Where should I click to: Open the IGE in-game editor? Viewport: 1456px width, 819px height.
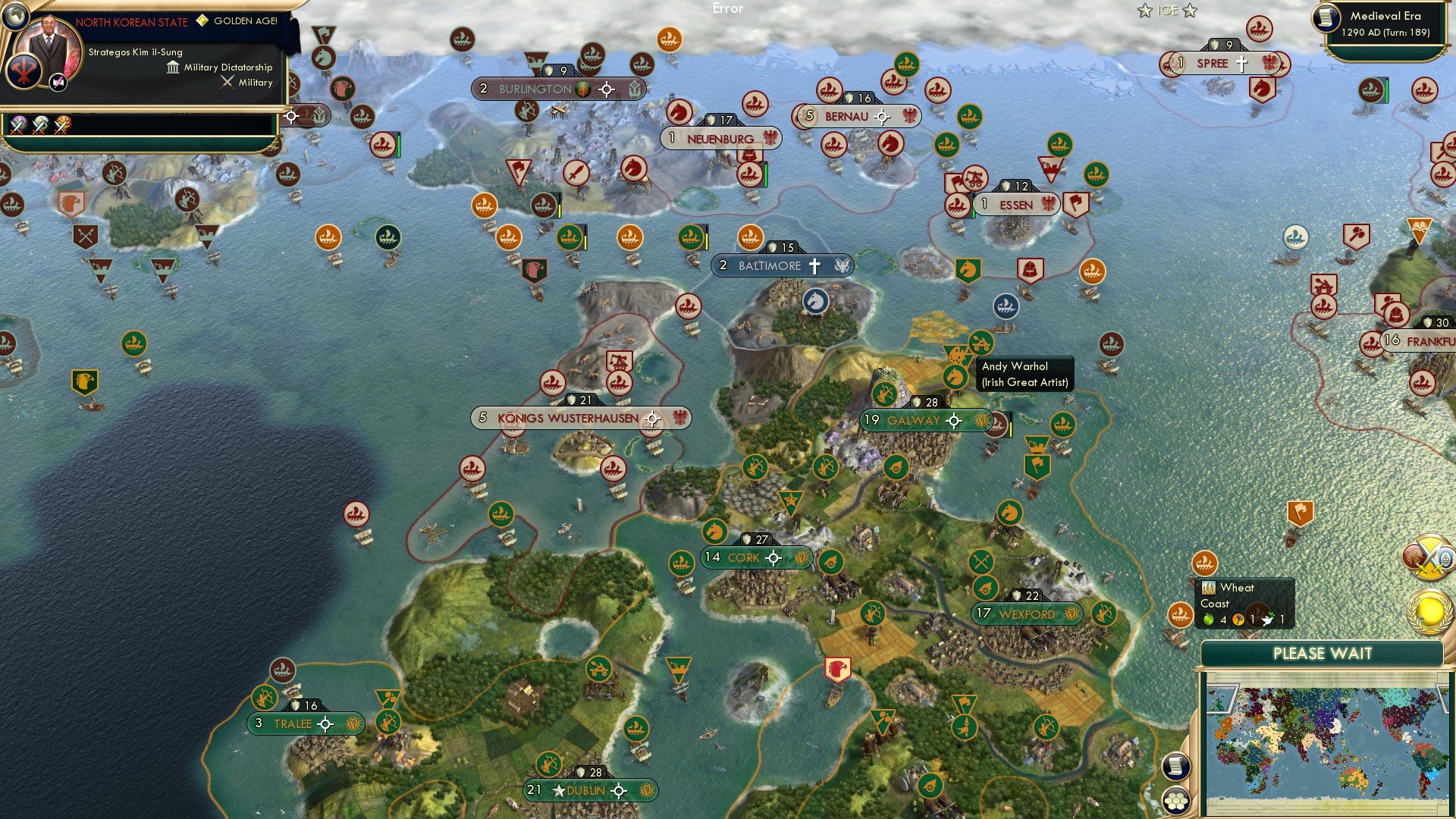(1168, 11)
